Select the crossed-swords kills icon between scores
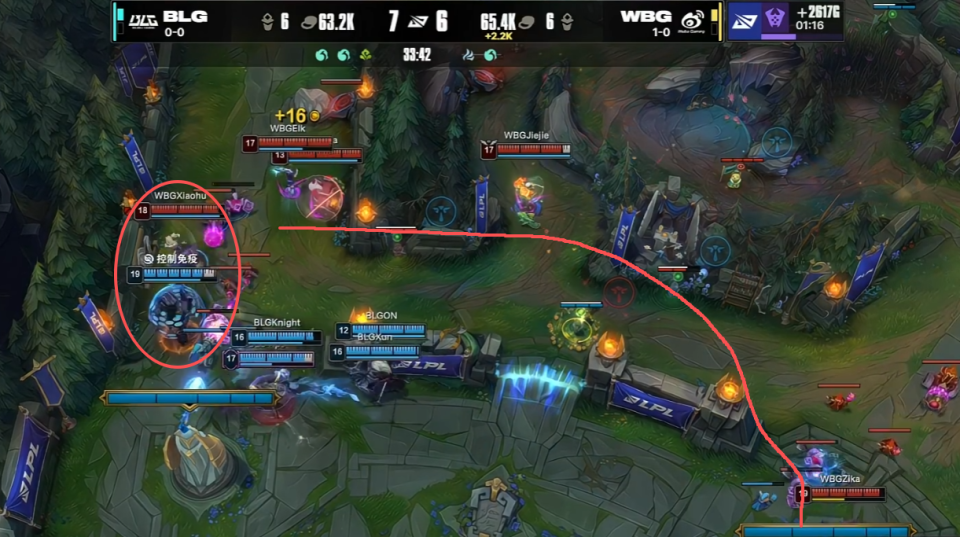This screenshot has height=537, width=960. (x=420, y=20)
